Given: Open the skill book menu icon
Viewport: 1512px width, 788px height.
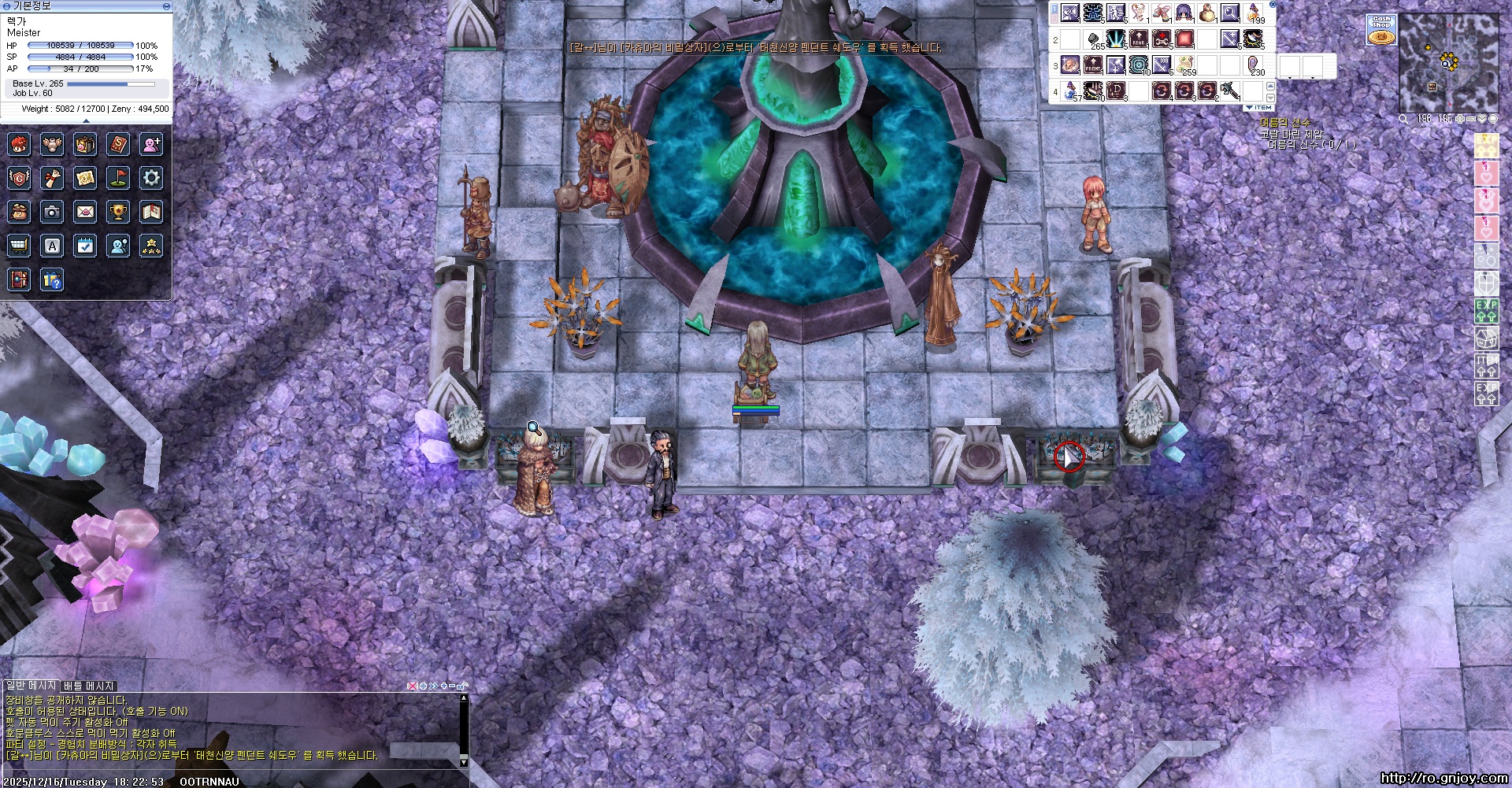Looking at the screenshot, I should click(118, 145).
